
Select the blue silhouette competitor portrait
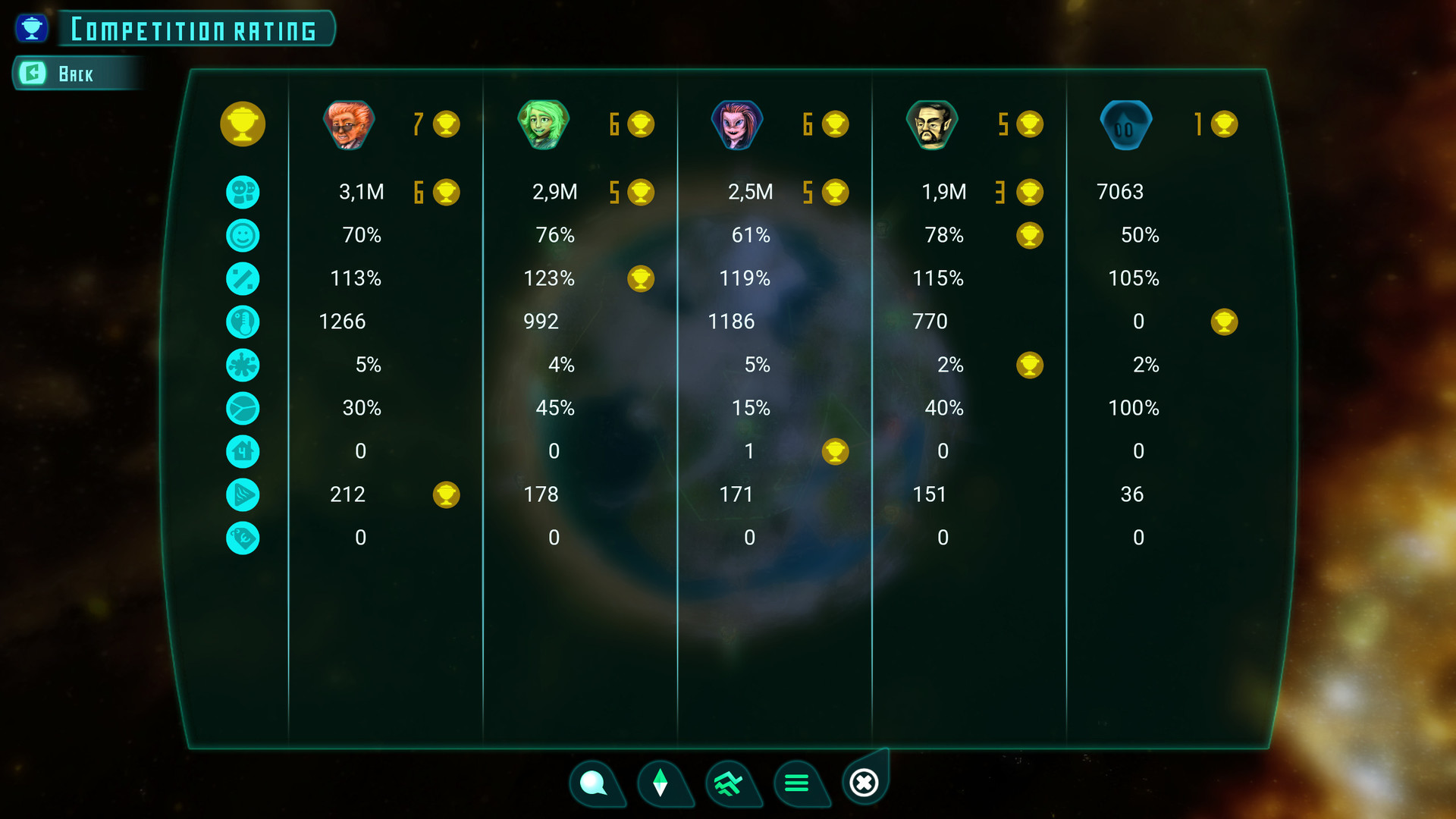(1126, 124)
